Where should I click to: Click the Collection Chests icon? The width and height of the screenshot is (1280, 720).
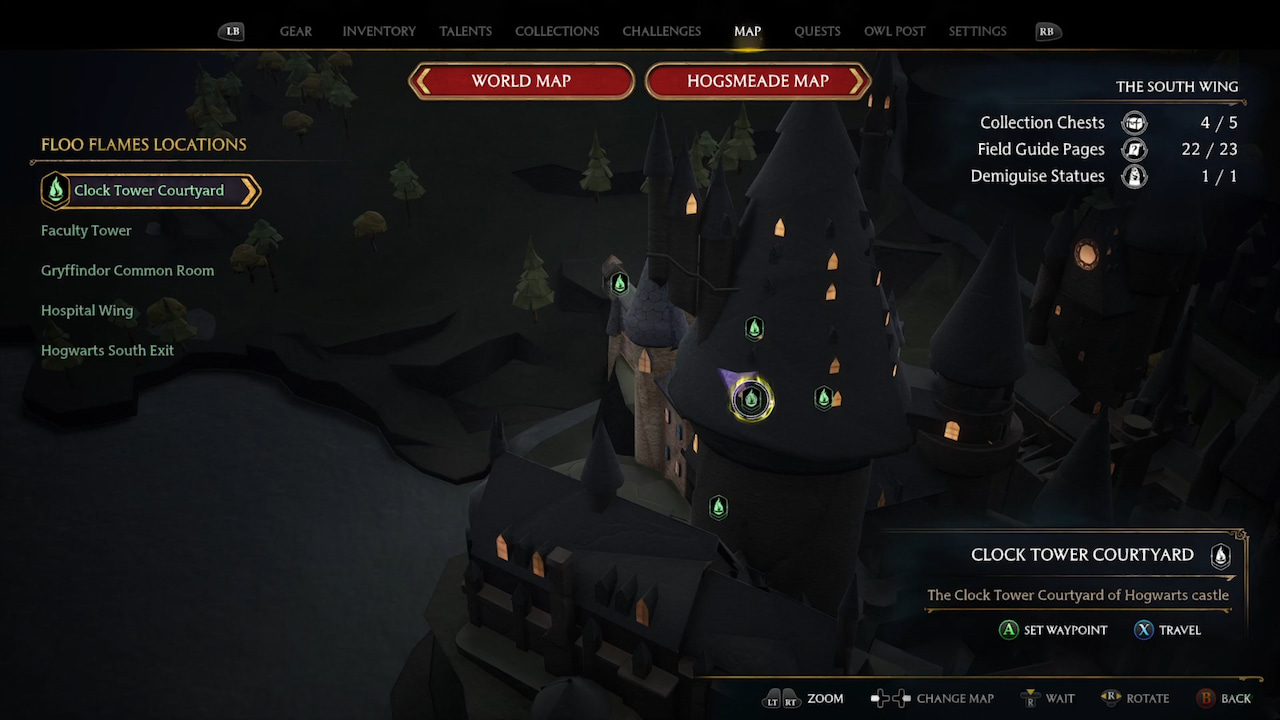point(1133,122)
